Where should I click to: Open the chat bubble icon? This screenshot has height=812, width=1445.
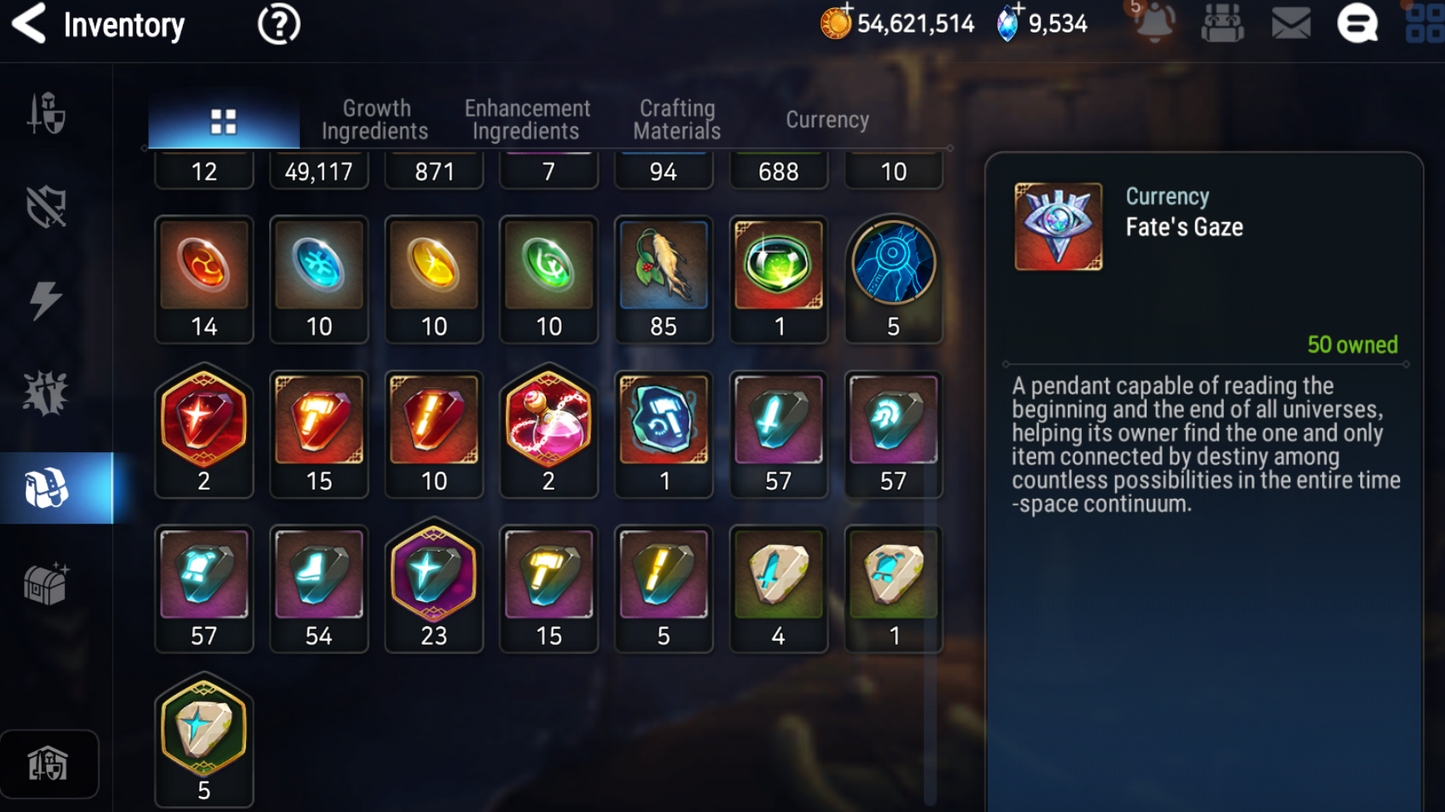pyautogui.click(x=1357, y=24)
